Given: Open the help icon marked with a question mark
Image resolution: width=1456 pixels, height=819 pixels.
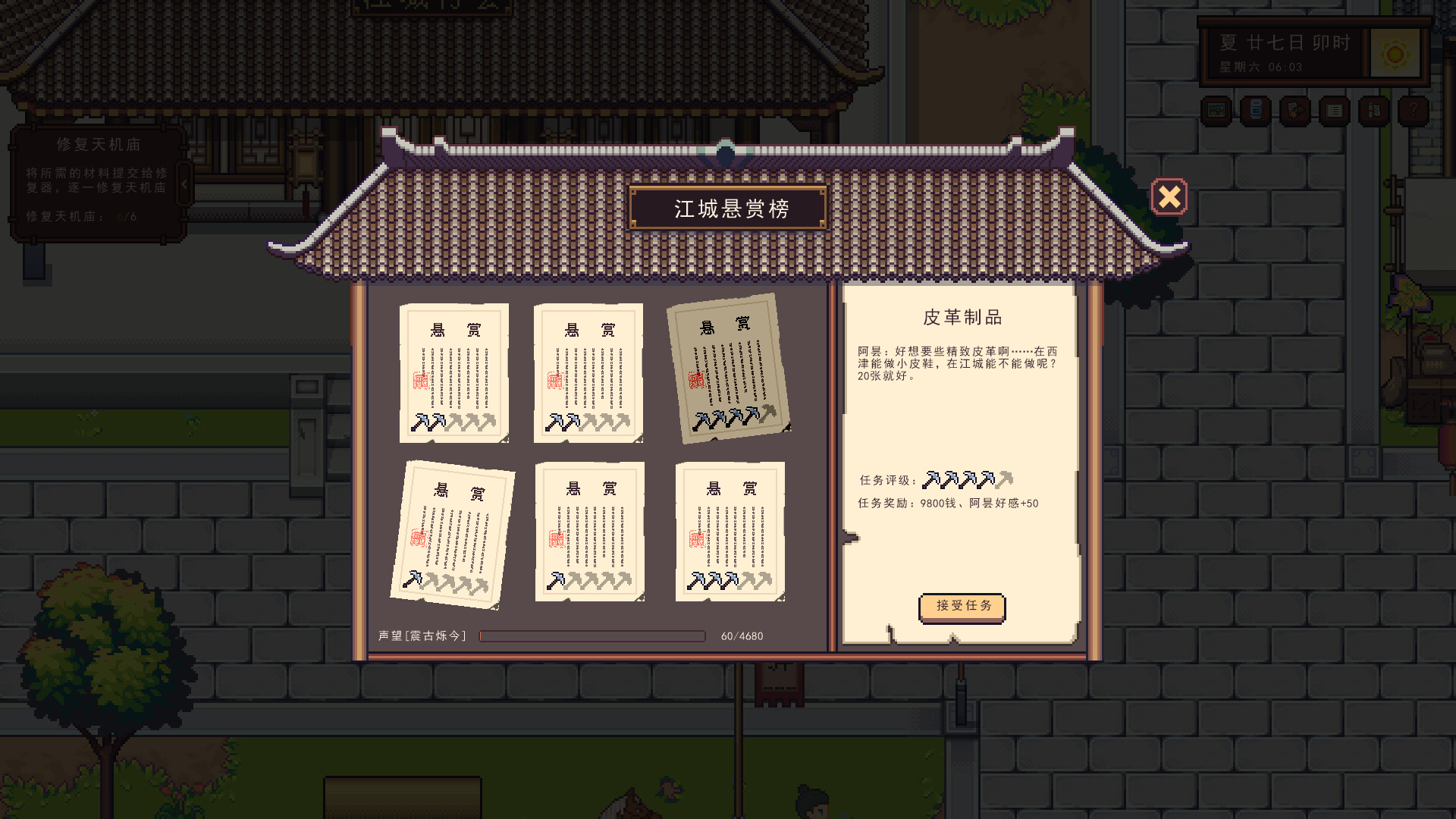Looking at the screenshot, I should pyautogui.click(x=1414, y=110).
